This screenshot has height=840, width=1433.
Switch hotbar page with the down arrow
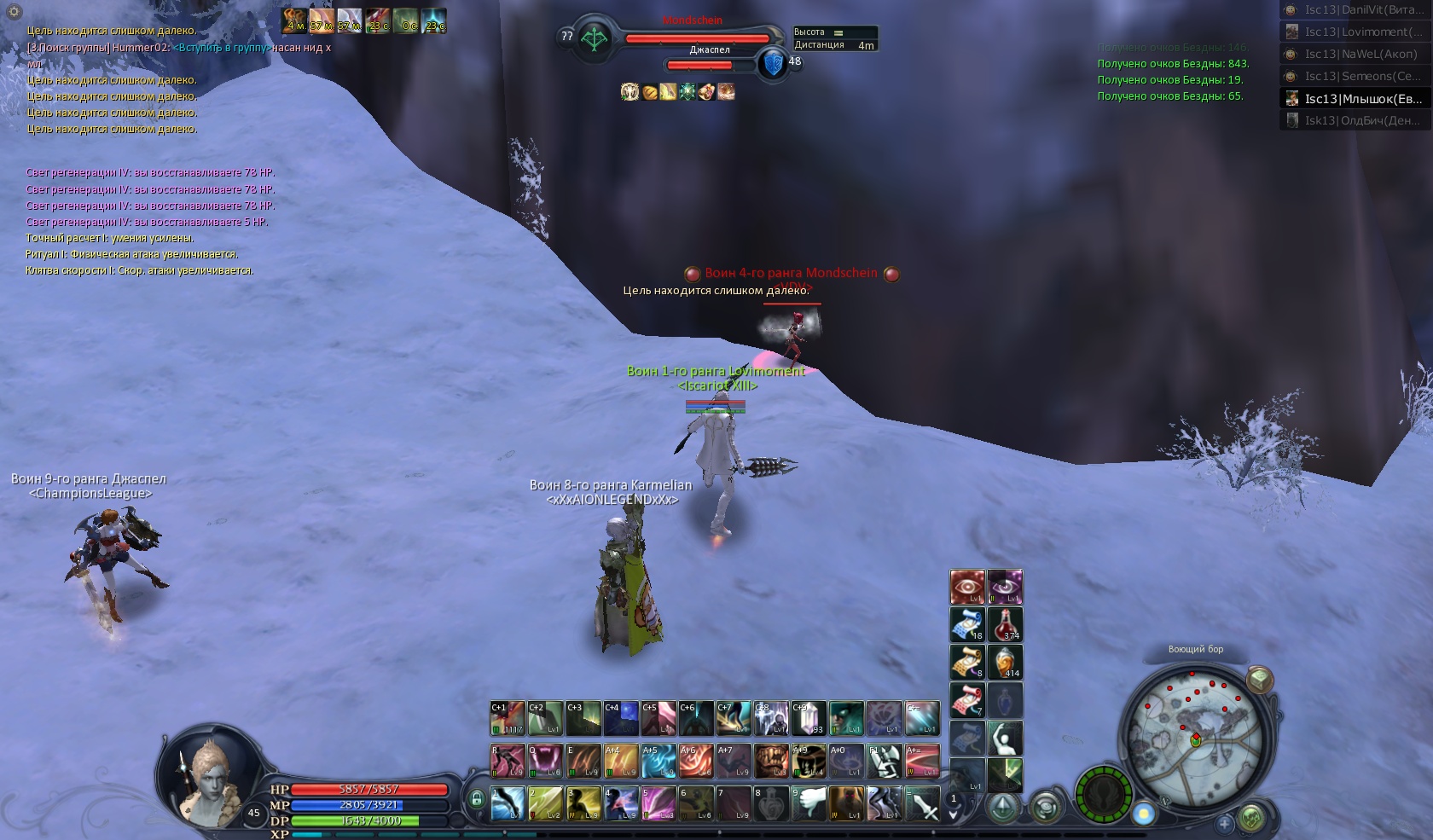coord(954,814)
